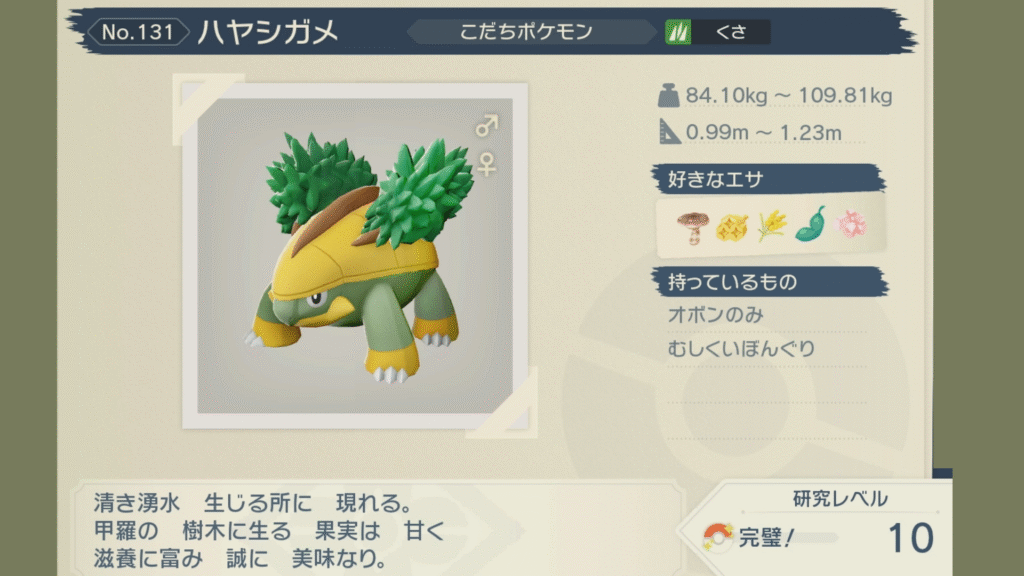
Task: Click the No.131 Pokédex number tag
Action: 137,32
